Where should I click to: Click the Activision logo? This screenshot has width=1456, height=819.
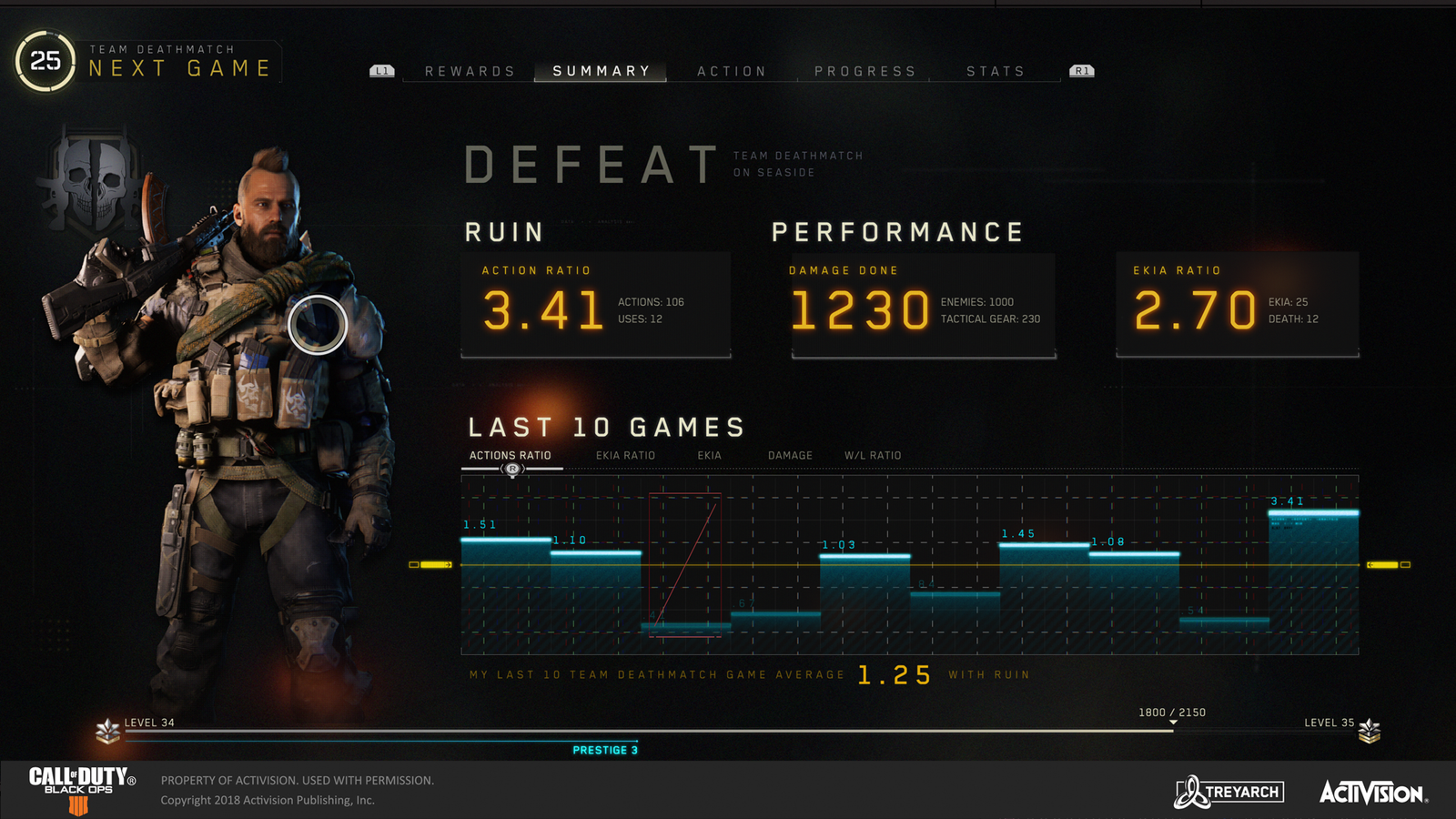coord(1375,791)
